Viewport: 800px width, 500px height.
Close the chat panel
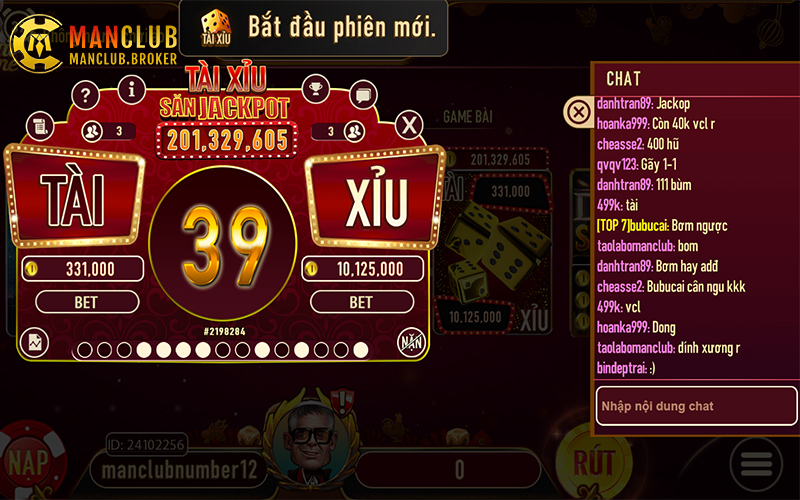578,112
